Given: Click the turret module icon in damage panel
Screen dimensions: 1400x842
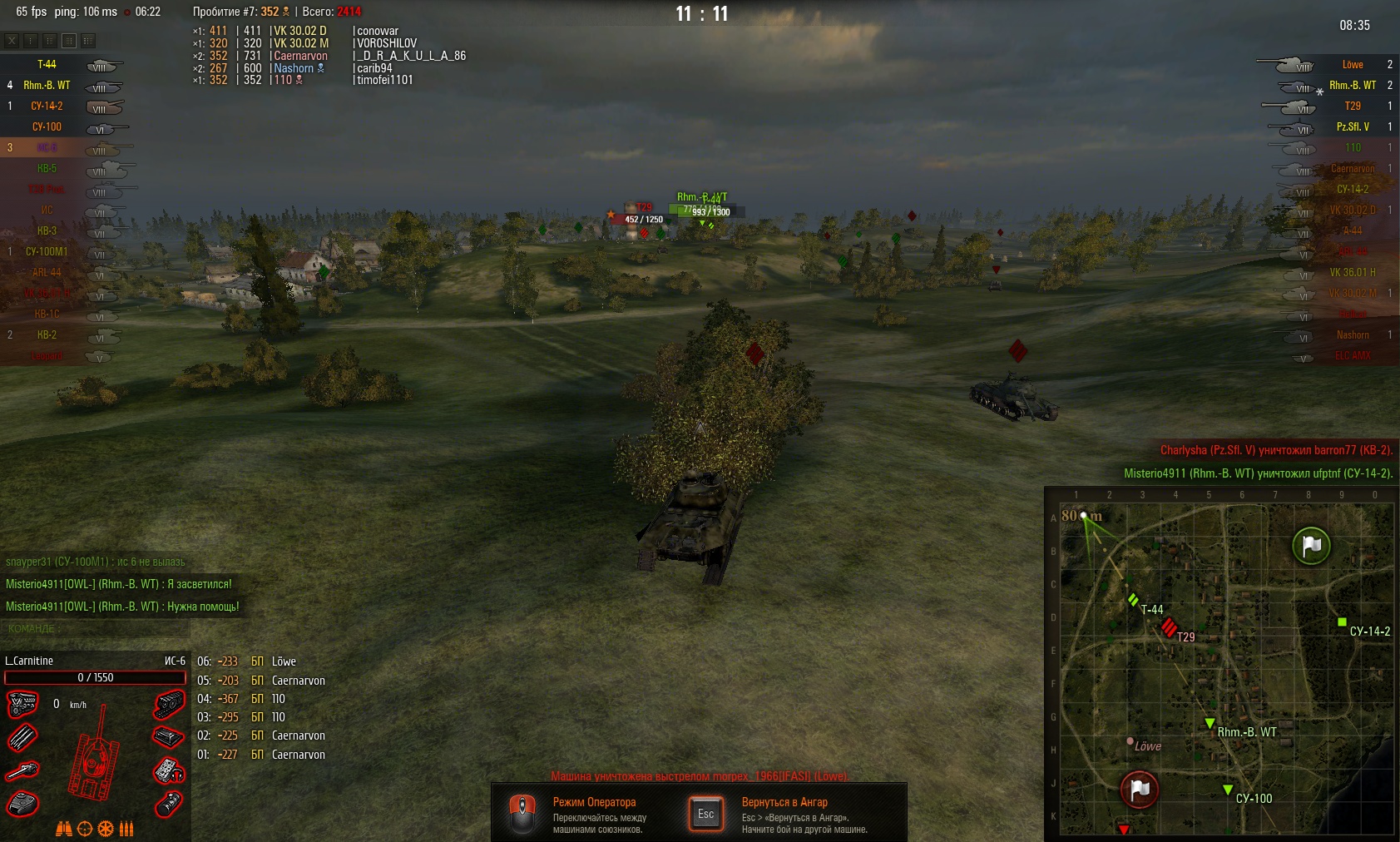Looking at the screenshot, I should (x=22, y=803).
